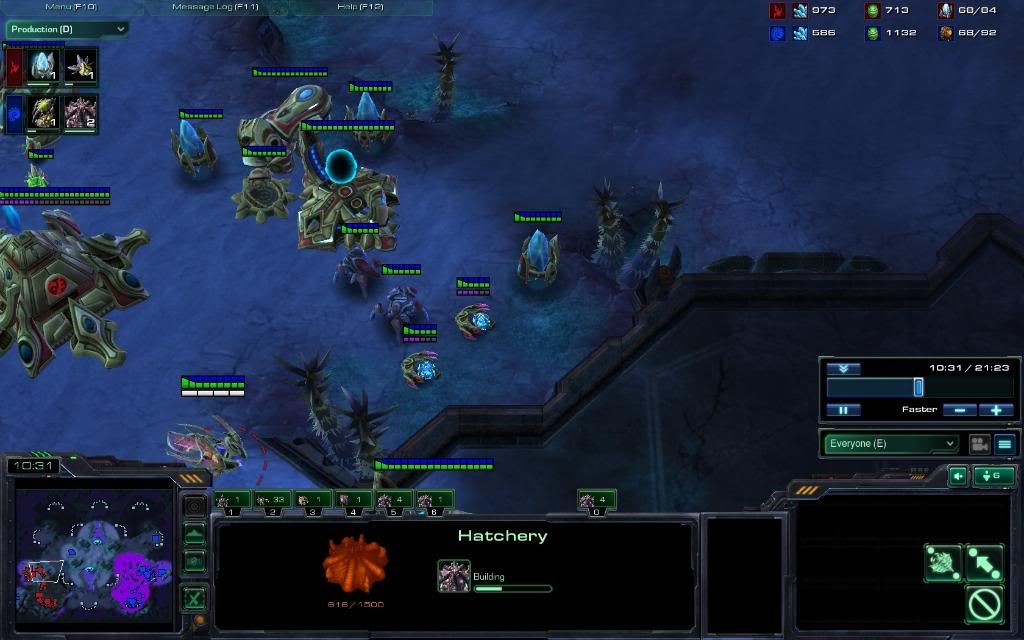Click the replay timeline slider handle
1024x640 pixels.
tap(918, 387)
